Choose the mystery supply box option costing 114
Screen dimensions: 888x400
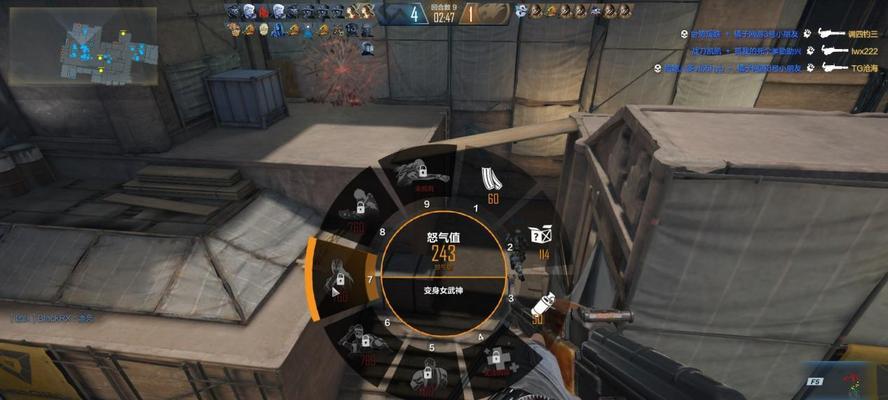click(x=541, y=241)
